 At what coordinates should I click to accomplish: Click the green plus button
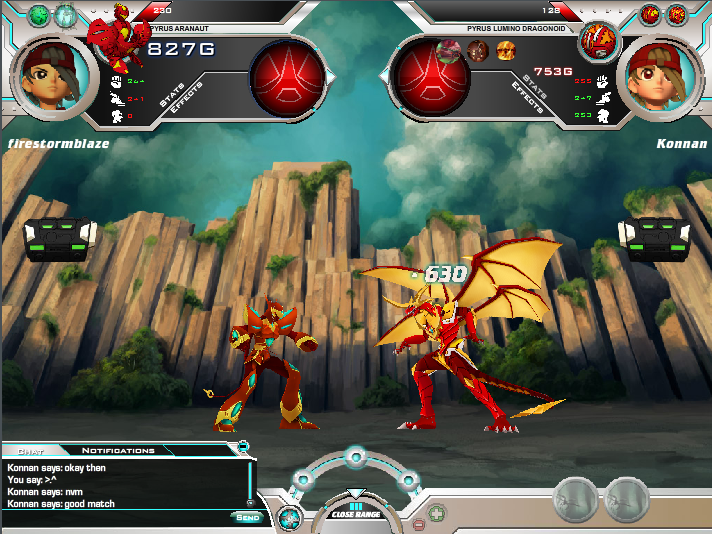(437, 514)
